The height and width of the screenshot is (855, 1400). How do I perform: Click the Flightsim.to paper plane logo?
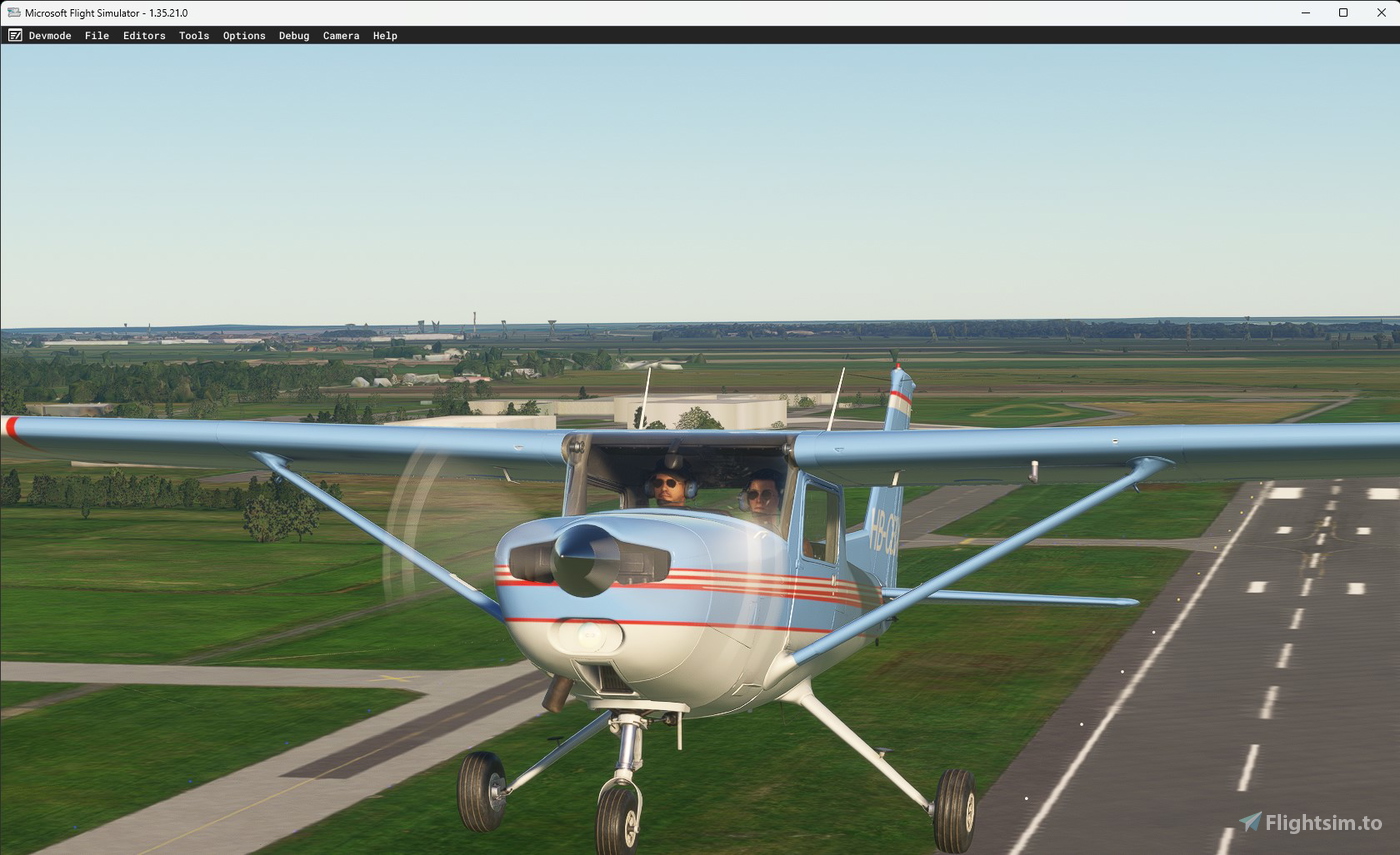[1250, 822]
